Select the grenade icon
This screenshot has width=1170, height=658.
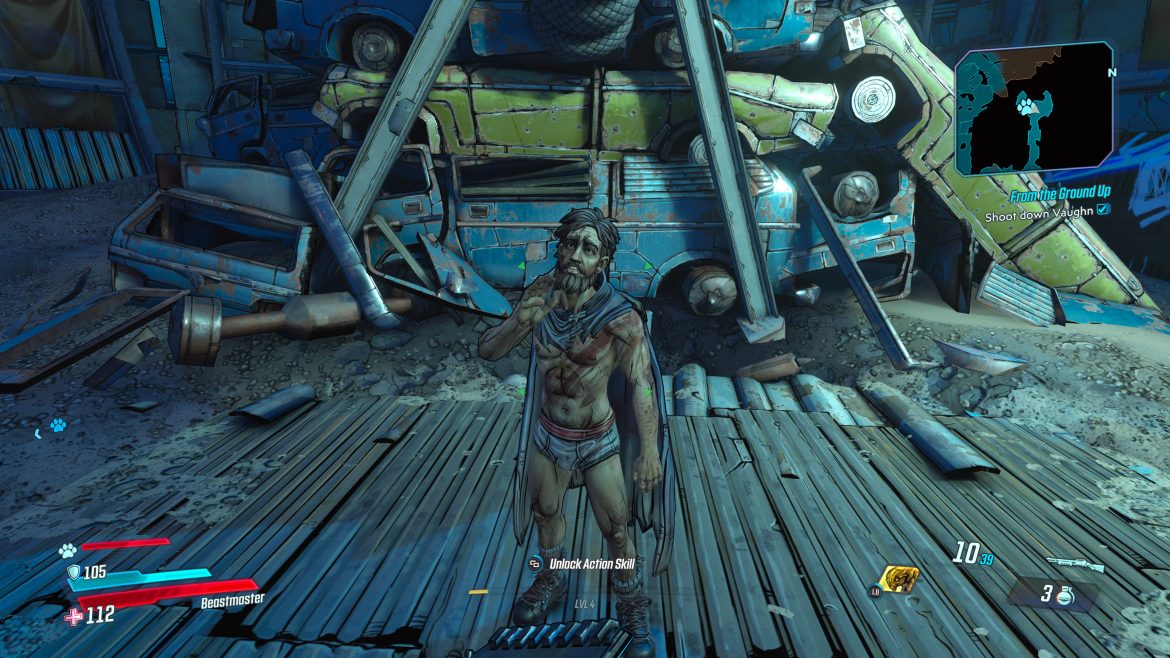1066,594
